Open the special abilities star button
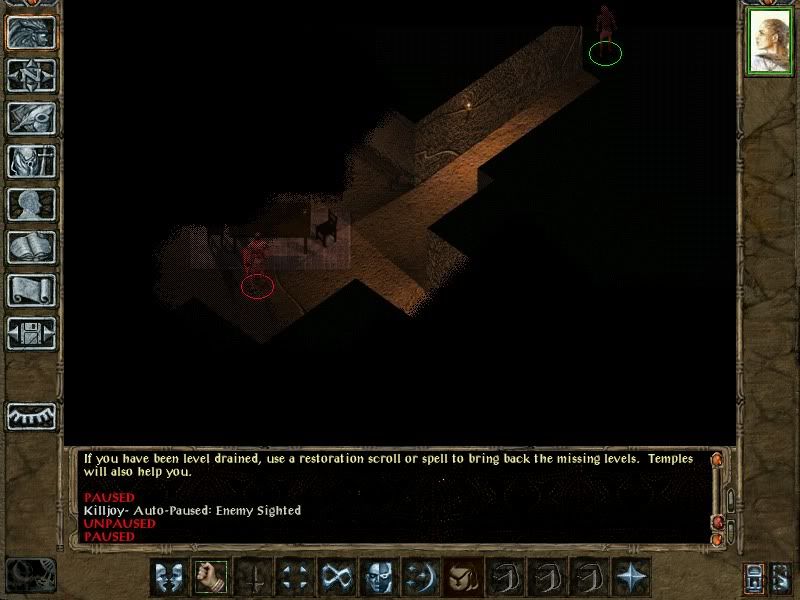This screenshot has width=800, height=600. click(630, 577)
